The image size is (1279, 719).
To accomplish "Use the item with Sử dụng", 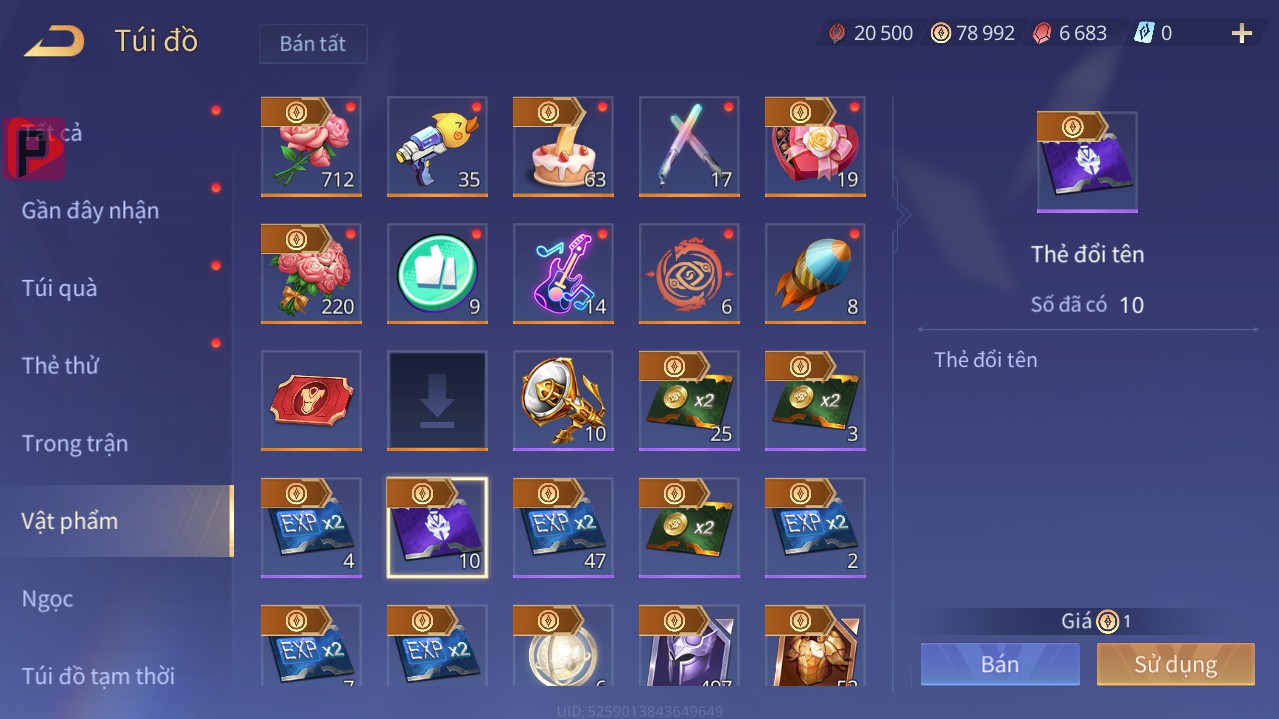I will (x=1175, y=664).
